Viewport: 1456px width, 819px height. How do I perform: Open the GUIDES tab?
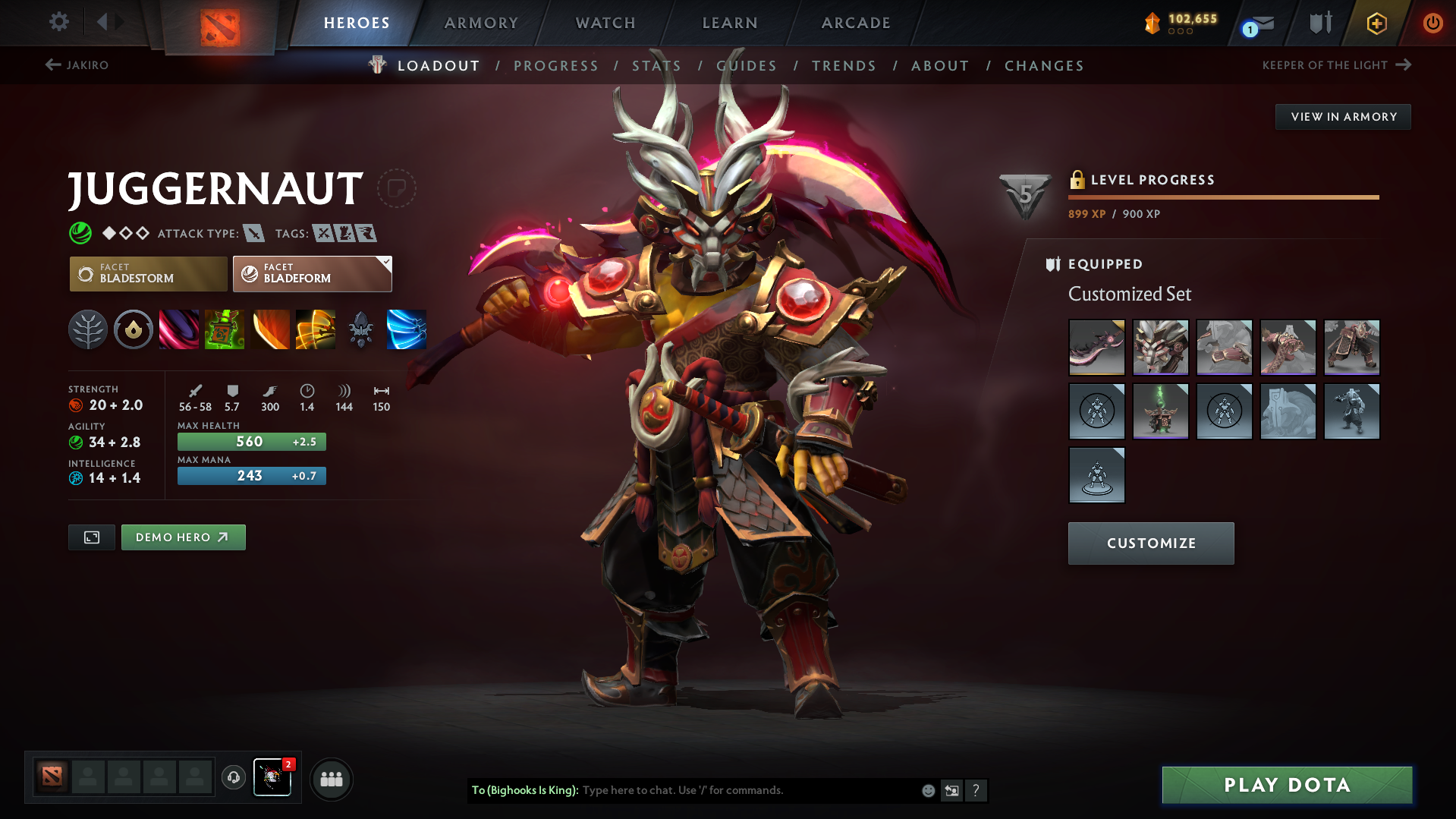(x=747, y=66)
